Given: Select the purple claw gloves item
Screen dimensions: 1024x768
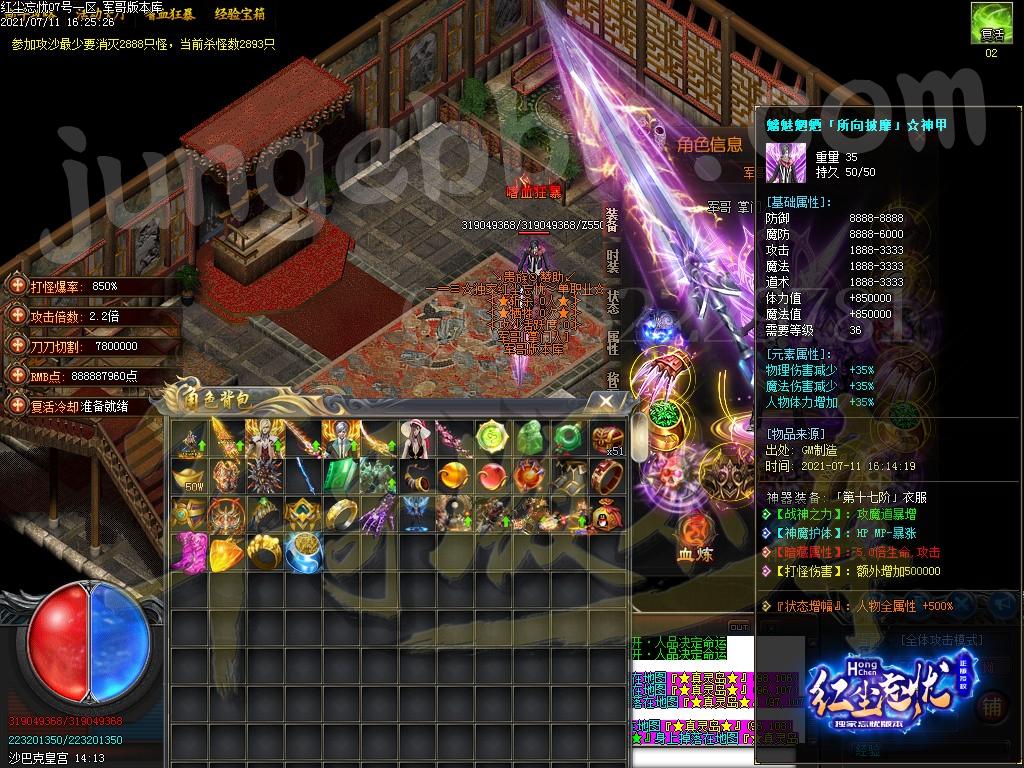Looking at the screenshot, I should tap(377, 514).
